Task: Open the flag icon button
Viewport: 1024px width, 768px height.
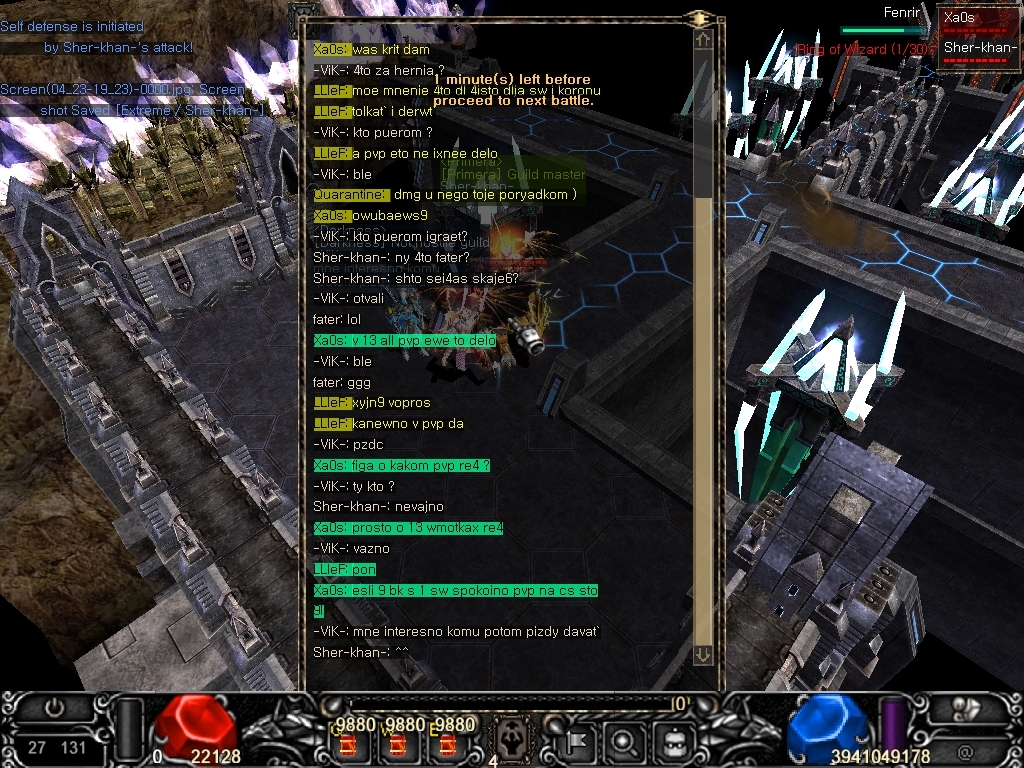Action: 577,742
